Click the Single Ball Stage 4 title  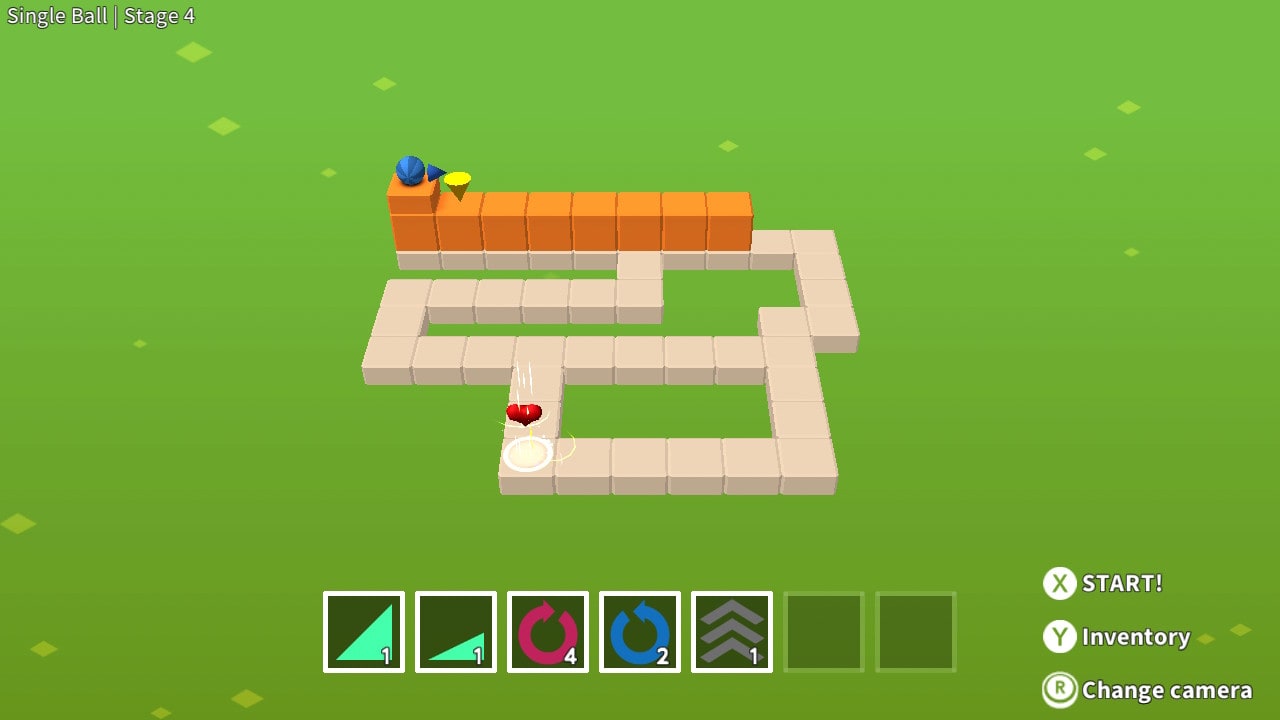point(100,15)
